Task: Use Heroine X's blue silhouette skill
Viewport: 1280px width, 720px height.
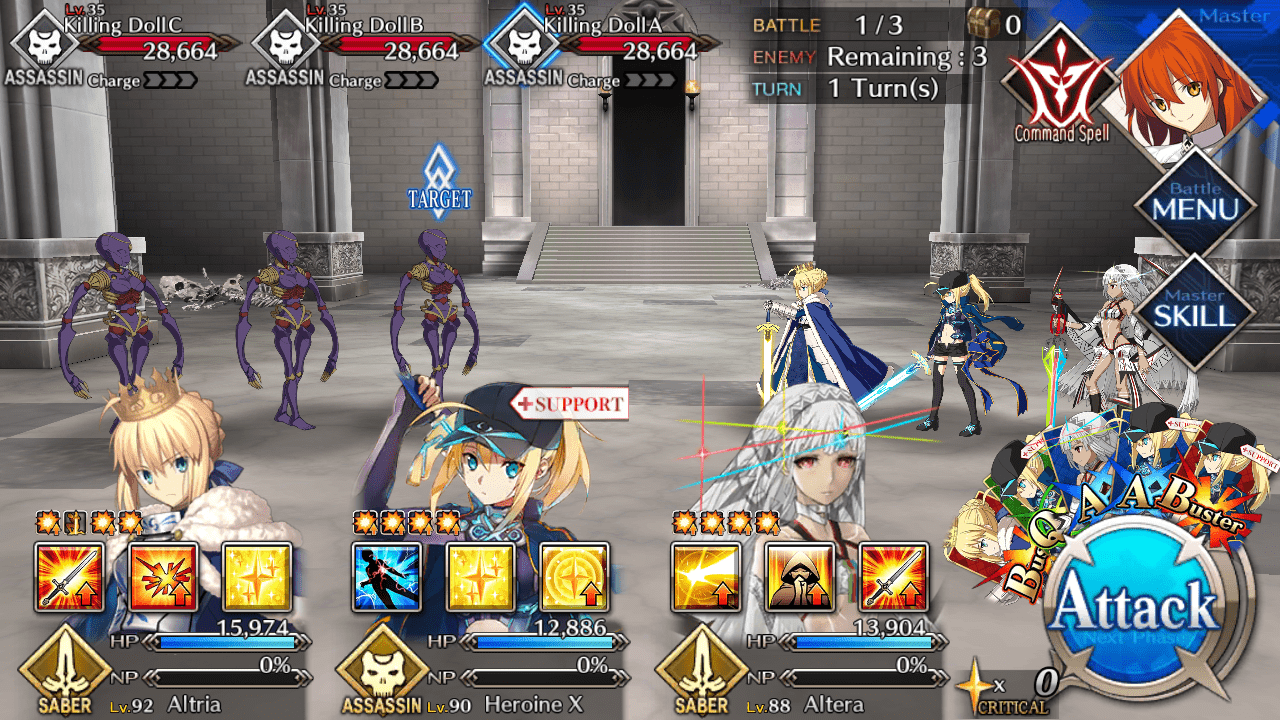Action: 386,578
